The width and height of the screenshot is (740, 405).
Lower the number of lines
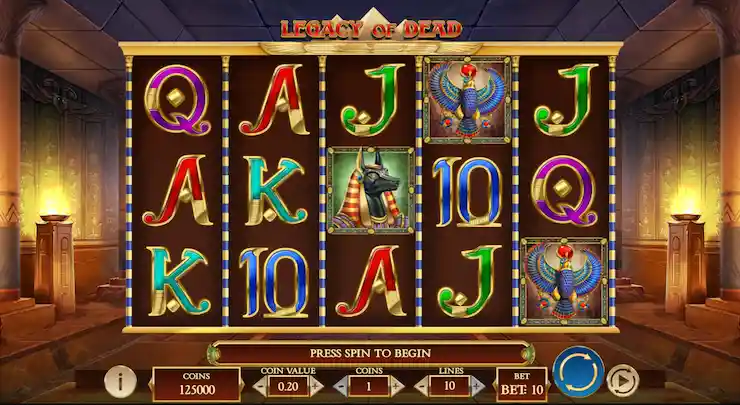click(x=420, y=385)
